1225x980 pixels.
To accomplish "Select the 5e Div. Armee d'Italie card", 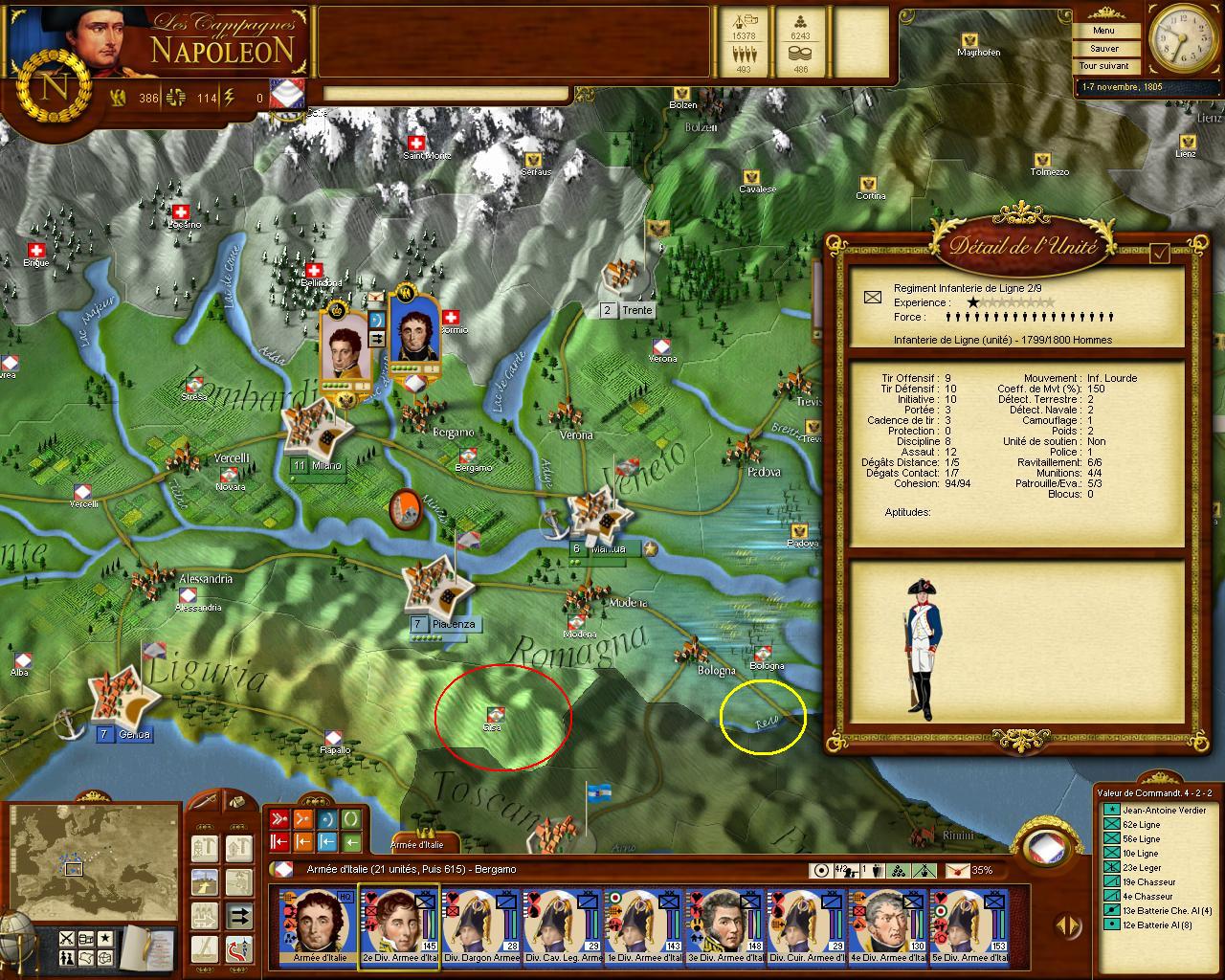I will (968, 926).
